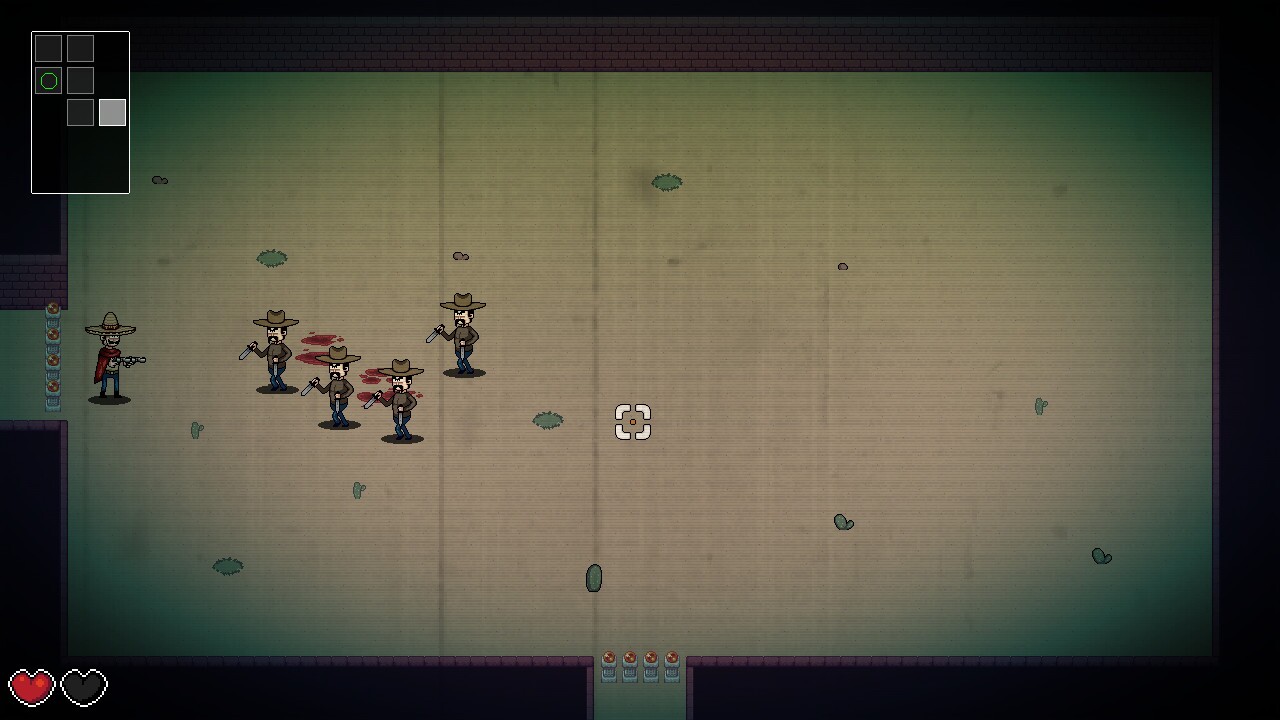Click the aiming crosshair in the room center
This screenshot has width=1280, height=720.
click(x=633, y=423)
